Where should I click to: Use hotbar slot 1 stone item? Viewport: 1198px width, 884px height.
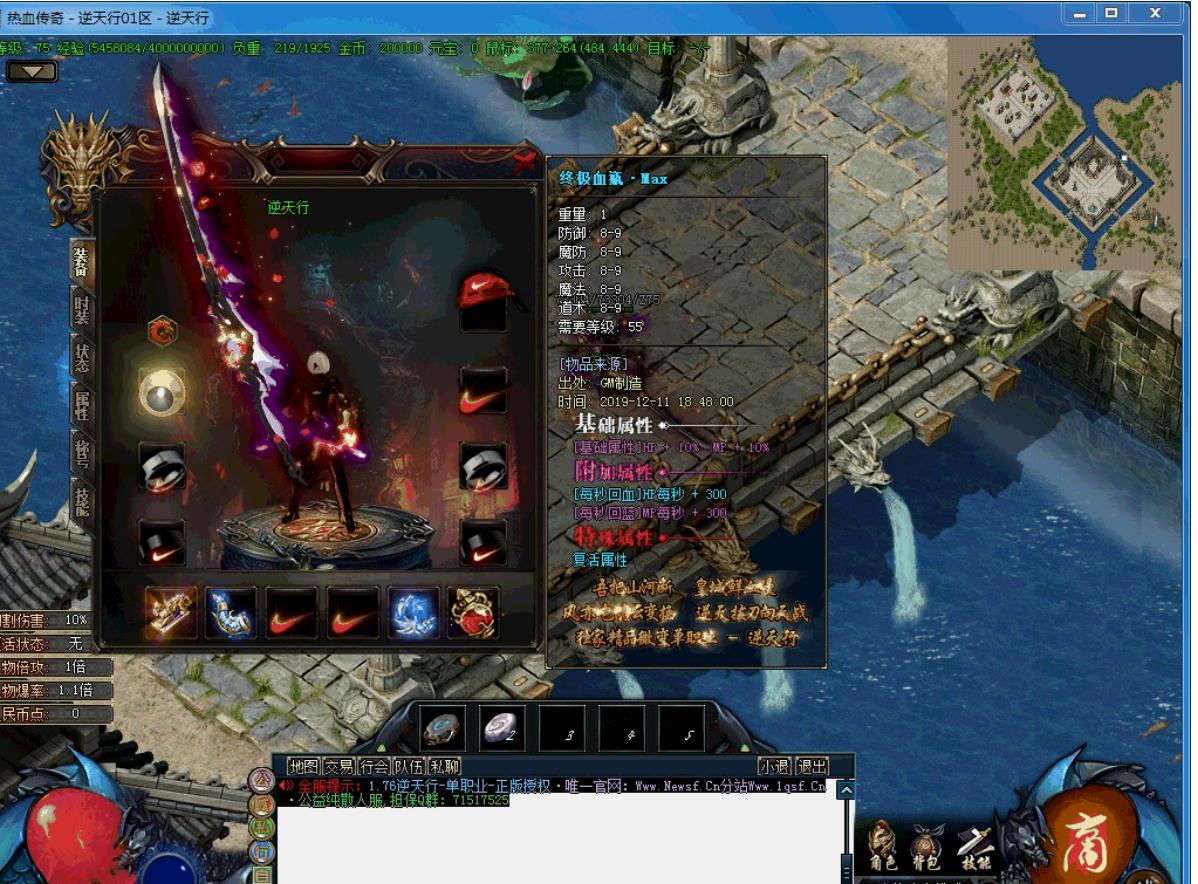point(441,728)
